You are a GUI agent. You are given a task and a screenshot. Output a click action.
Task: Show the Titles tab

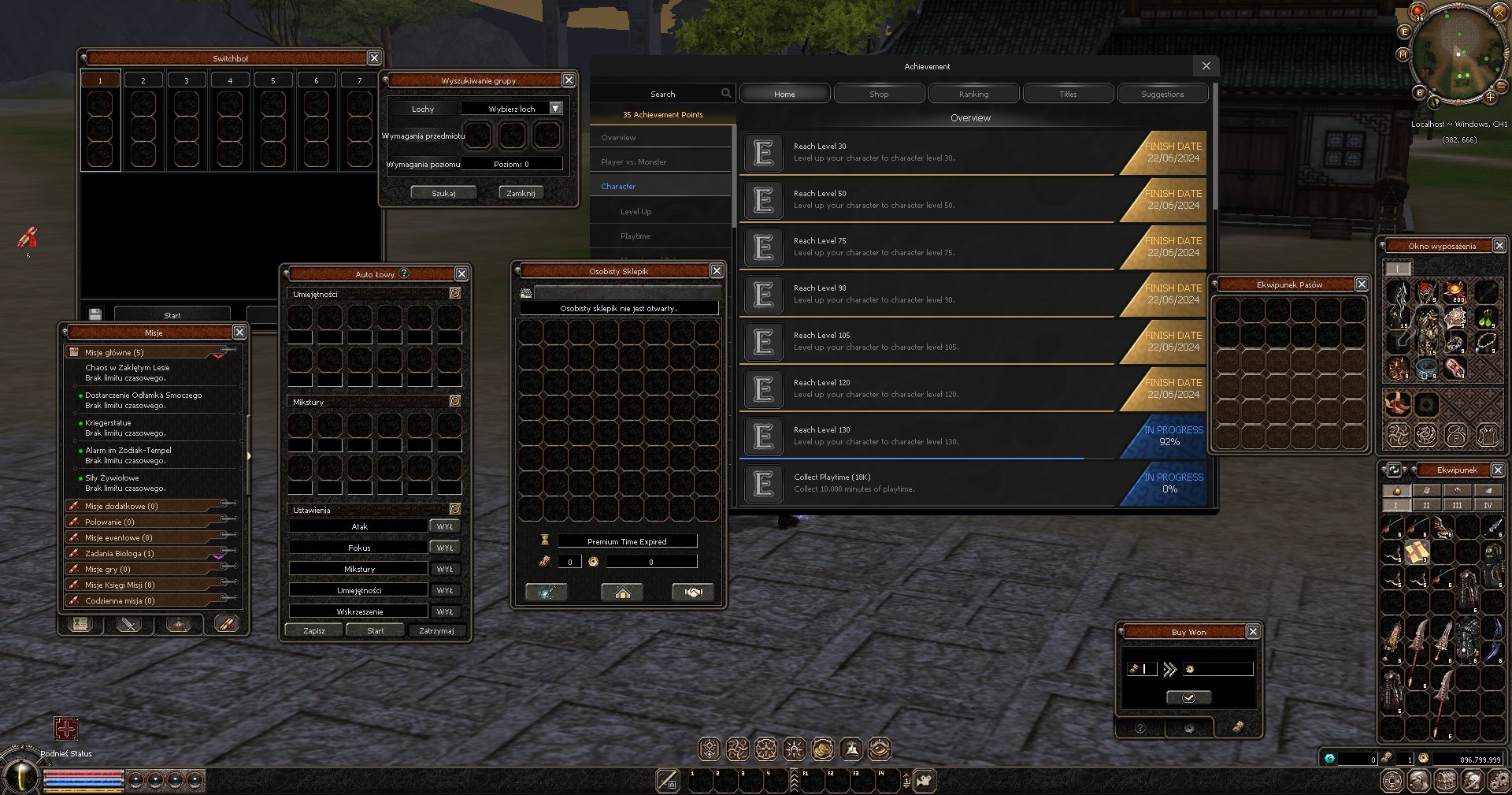click(x=1068, y=94)
